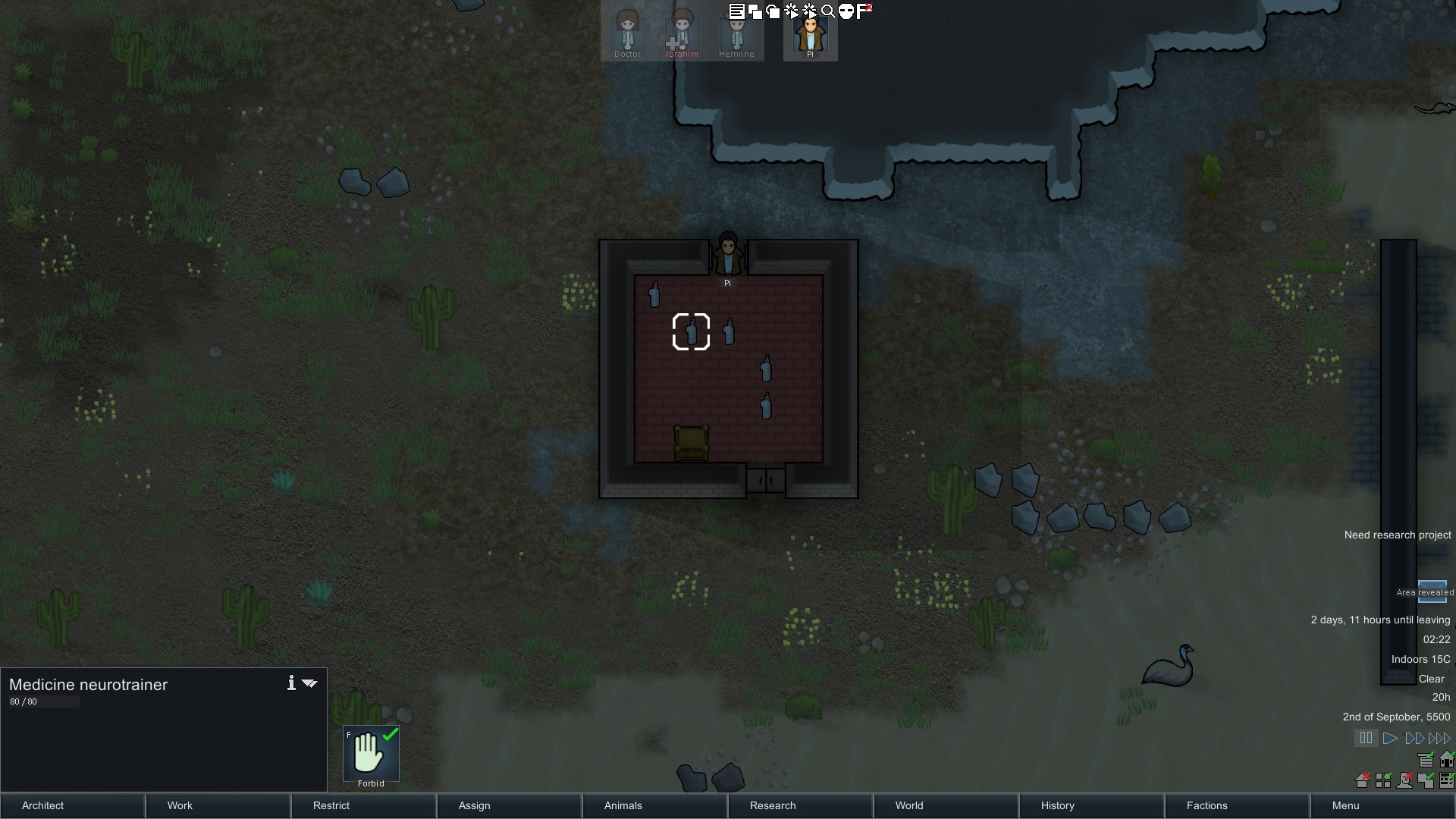Click the Need research project alert
Screen dimensions: 1456x819
point(1398,535)
